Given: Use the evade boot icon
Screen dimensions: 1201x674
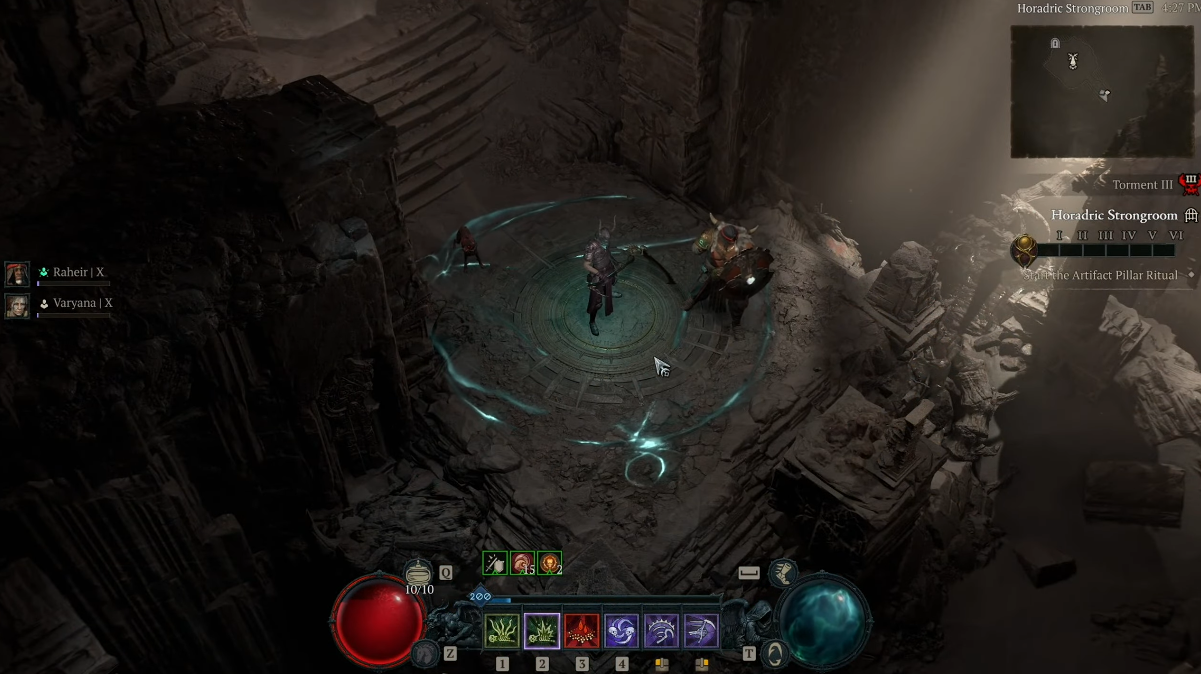Looking at the screenshot, I should [x=783, y=573].
